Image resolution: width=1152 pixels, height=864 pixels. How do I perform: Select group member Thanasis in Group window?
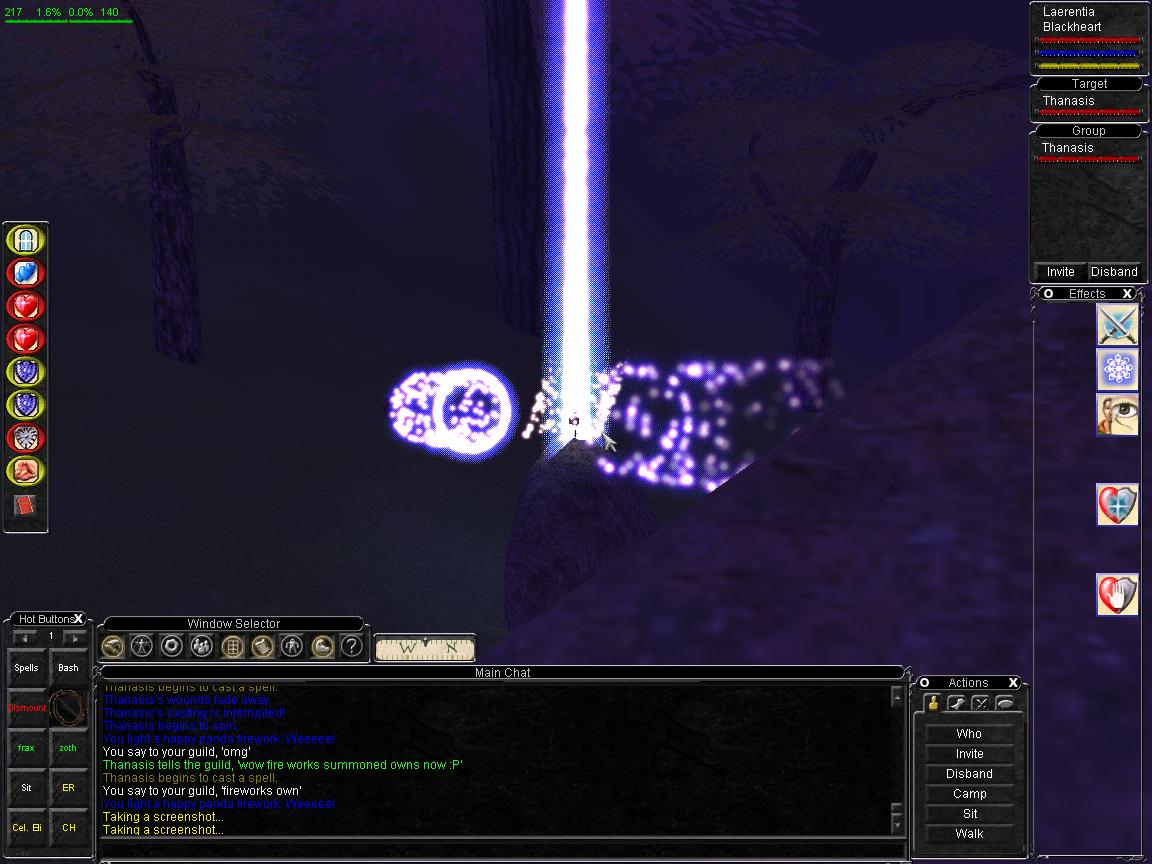pyautogui.click(x=1068, y=148)
